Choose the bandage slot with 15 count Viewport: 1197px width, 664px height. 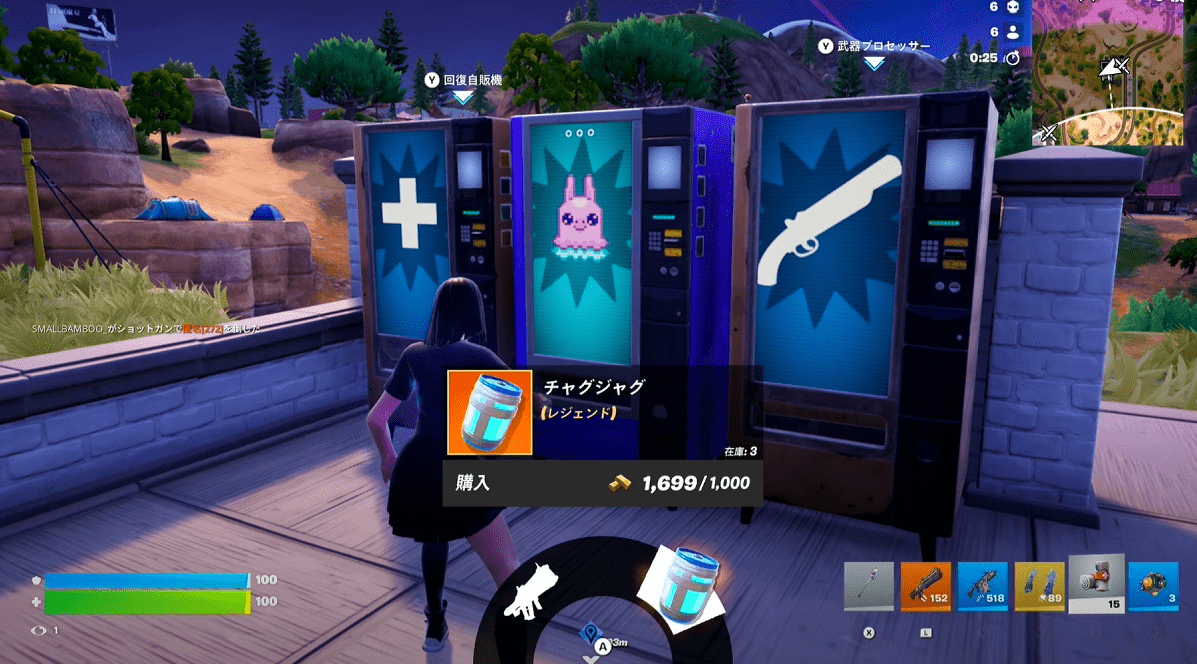click(x=1096, y=583)
